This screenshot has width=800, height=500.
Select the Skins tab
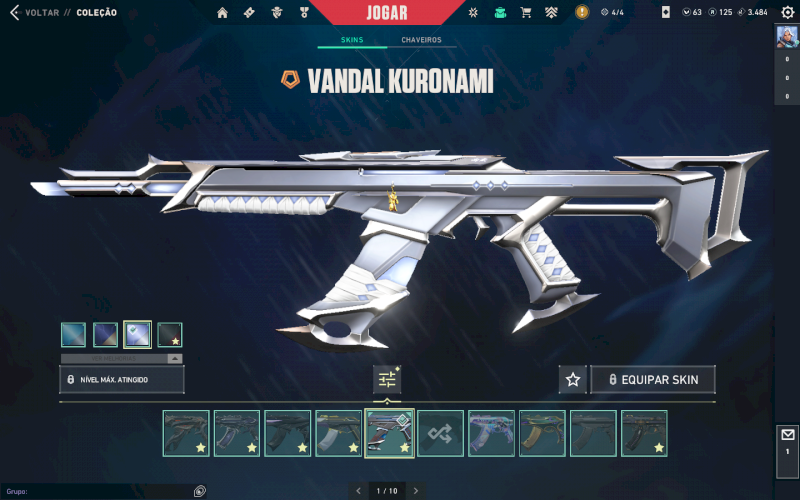(350, 40)
